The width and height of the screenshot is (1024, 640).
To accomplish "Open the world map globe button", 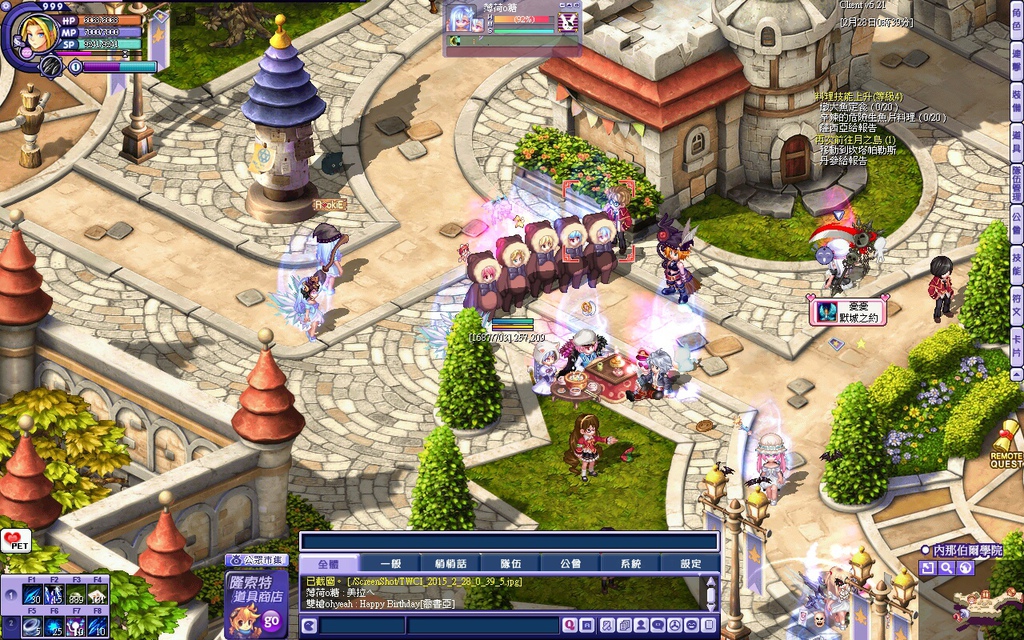I will (x=964, y=568).
